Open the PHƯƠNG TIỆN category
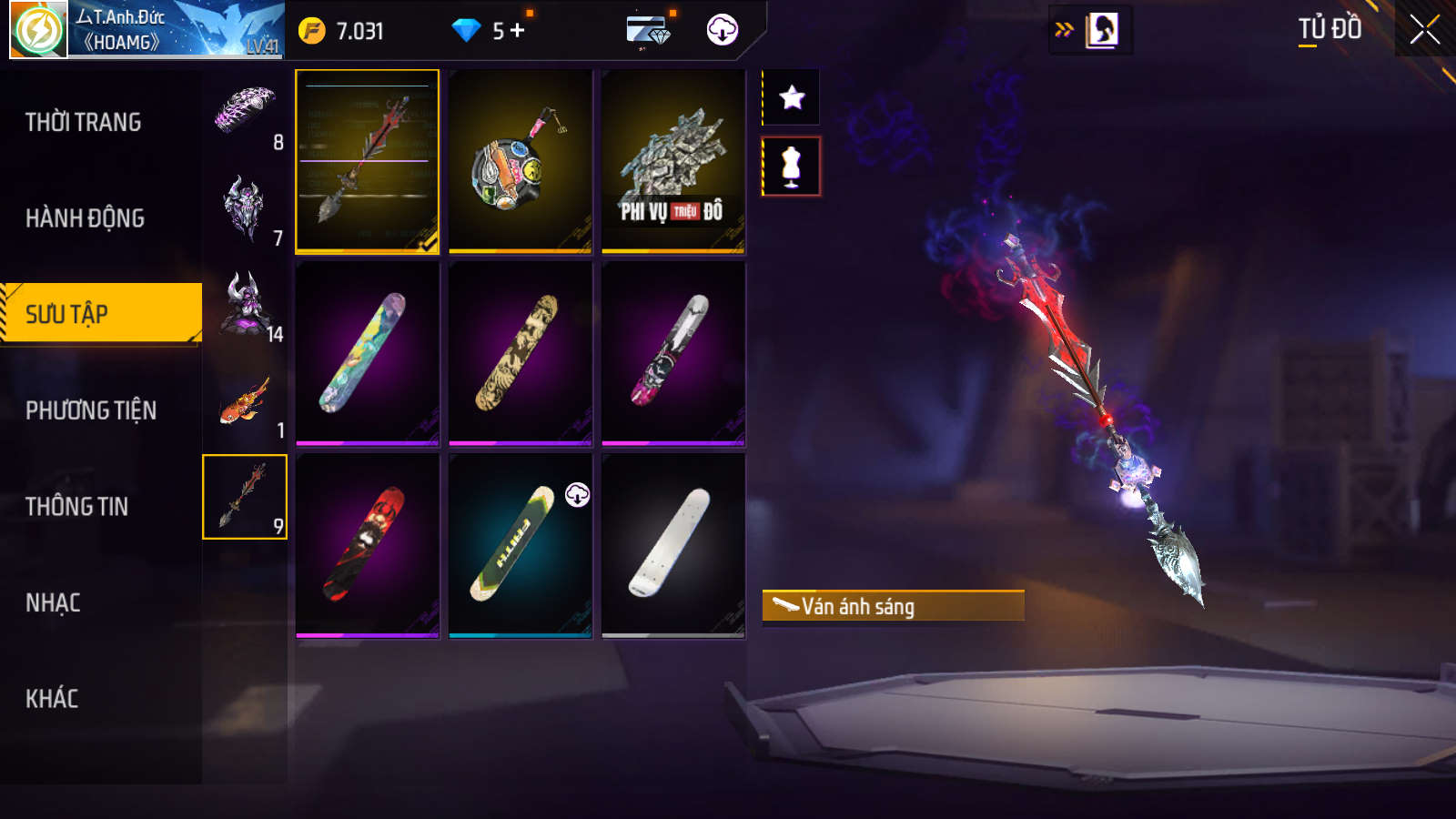Screen dimensions: 1456x819 (91, 410)
